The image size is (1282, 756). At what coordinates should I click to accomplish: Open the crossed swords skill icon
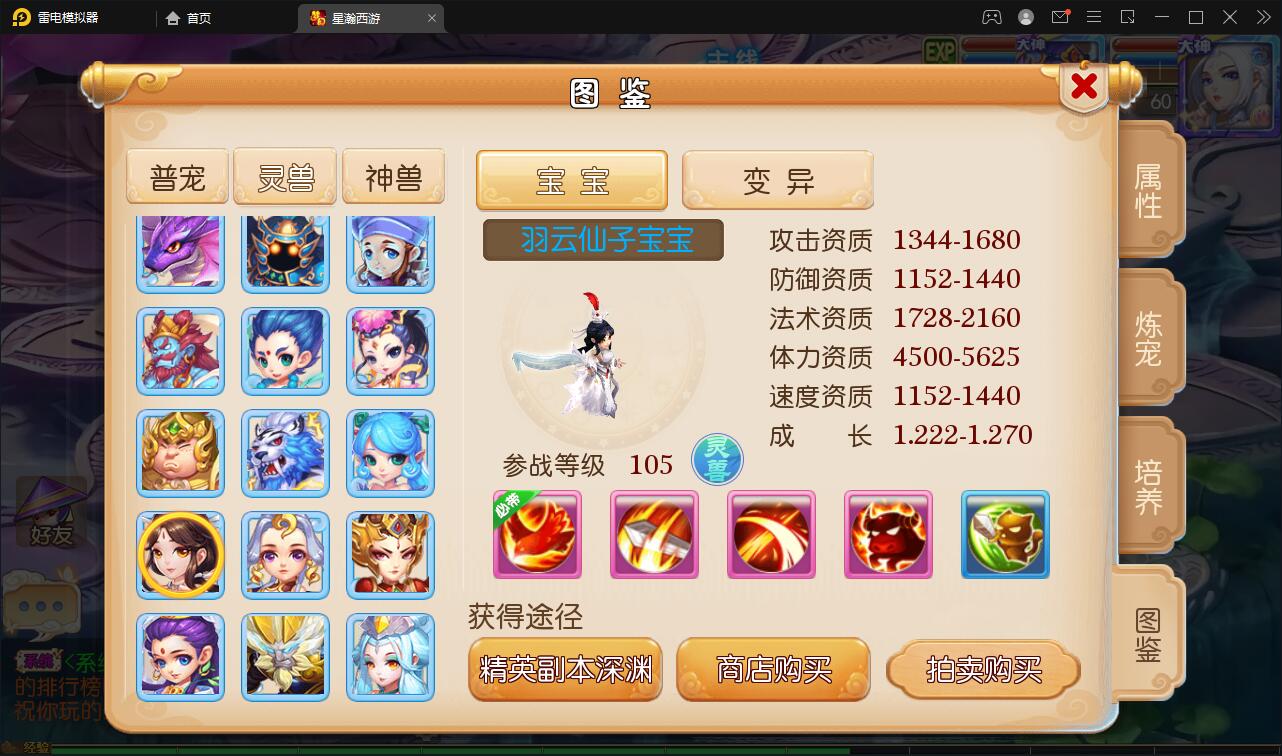coord(654,535)
